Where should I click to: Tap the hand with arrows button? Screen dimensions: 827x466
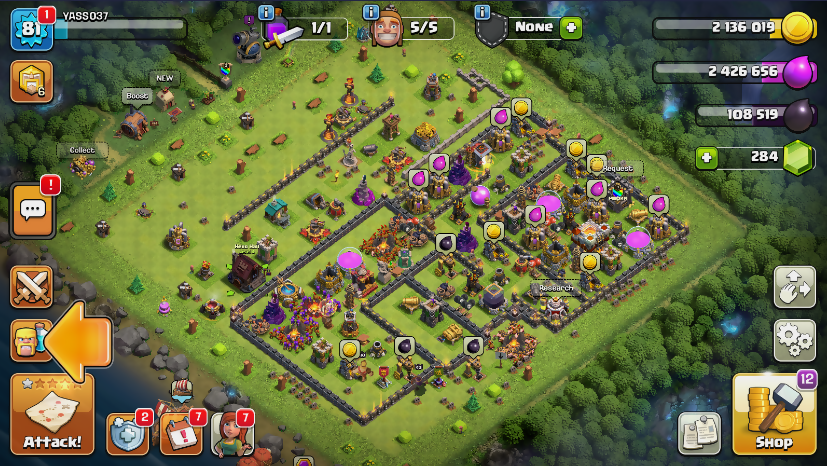(x=794, y=287)
